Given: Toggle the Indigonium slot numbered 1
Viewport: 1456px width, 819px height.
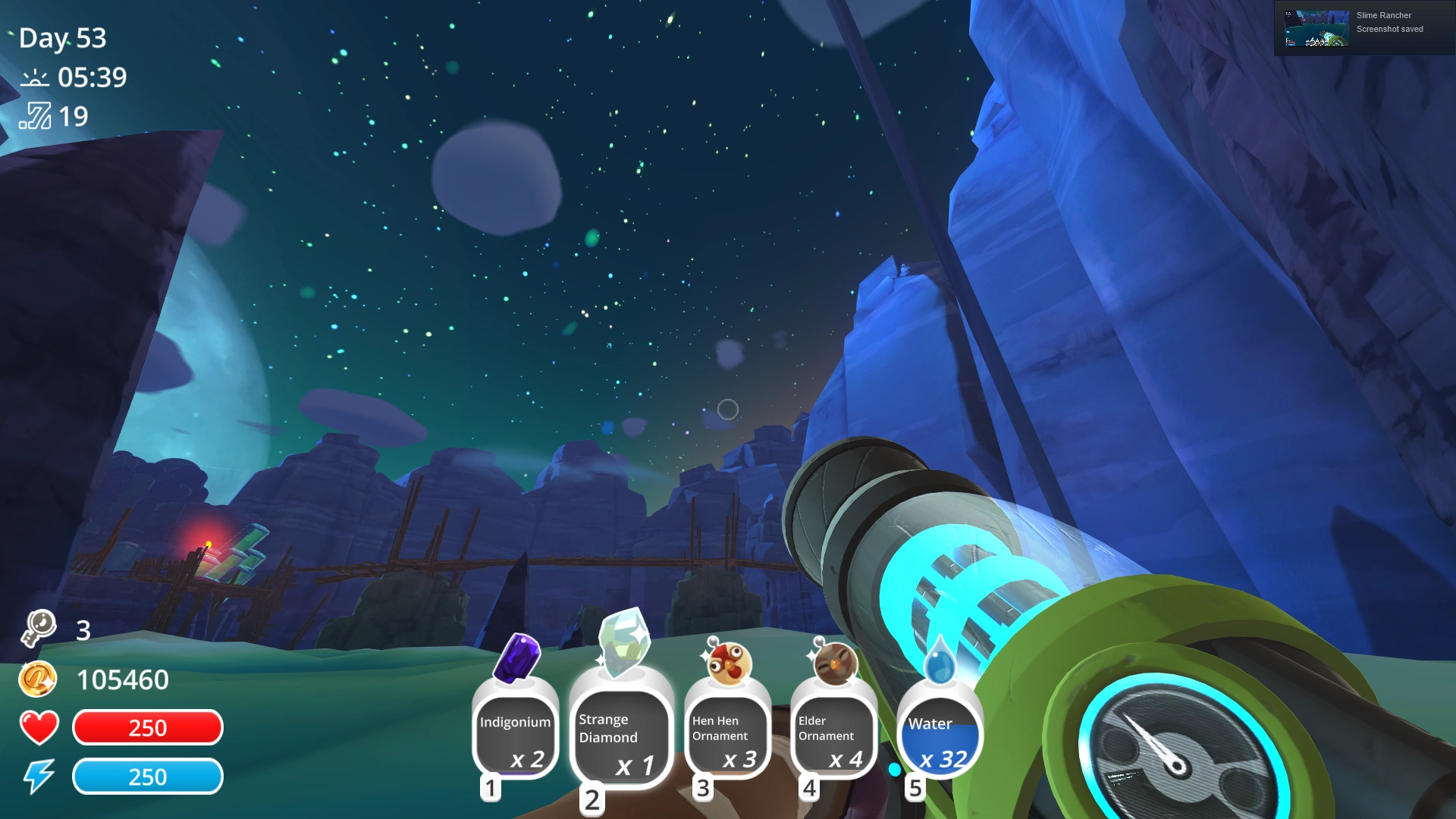Looking at the screenshot, I should coord(491,787).
